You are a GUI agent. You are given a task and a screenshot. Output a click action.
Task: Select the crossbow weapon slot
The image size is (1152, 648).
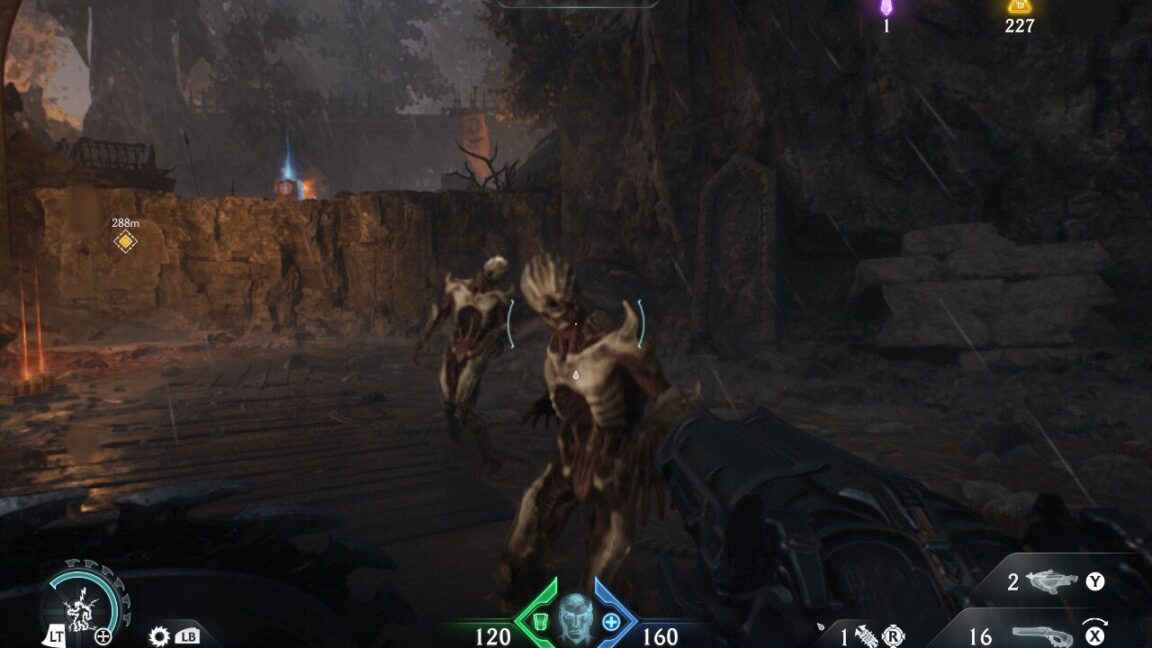(x=1052, y=581)
